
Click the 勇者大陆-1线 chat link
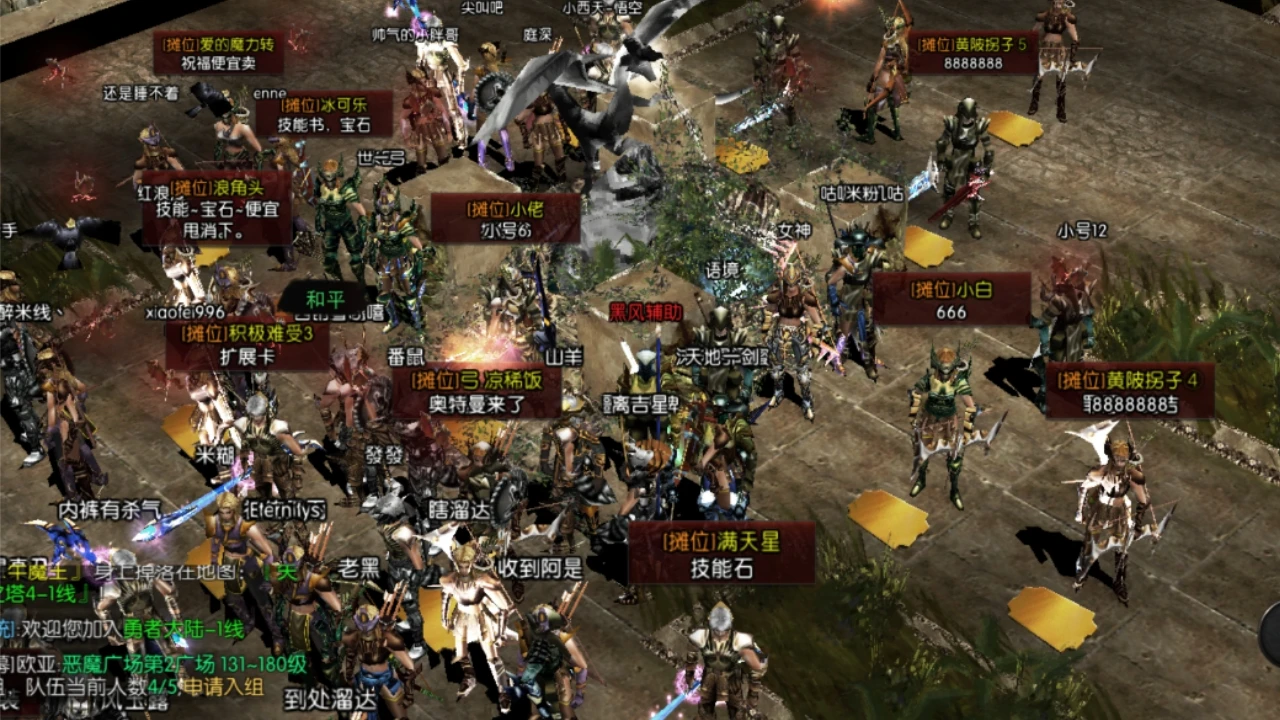(x=184, y=630)
